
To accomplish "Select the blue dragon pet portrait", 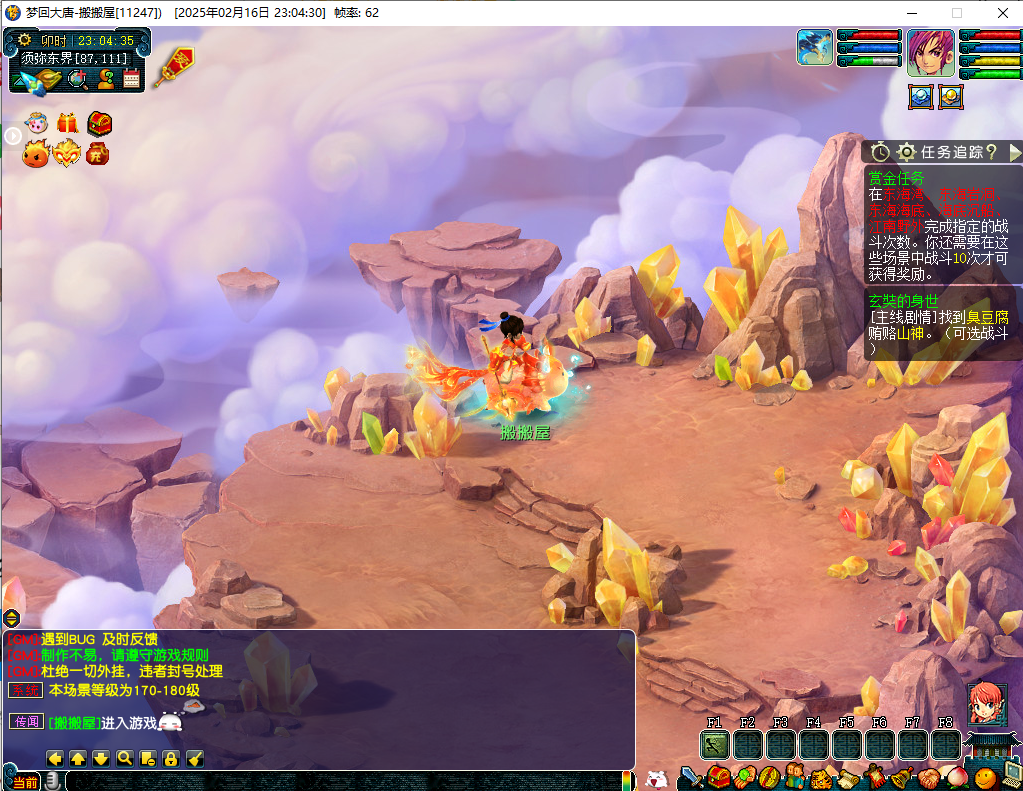I will (815, 47).
